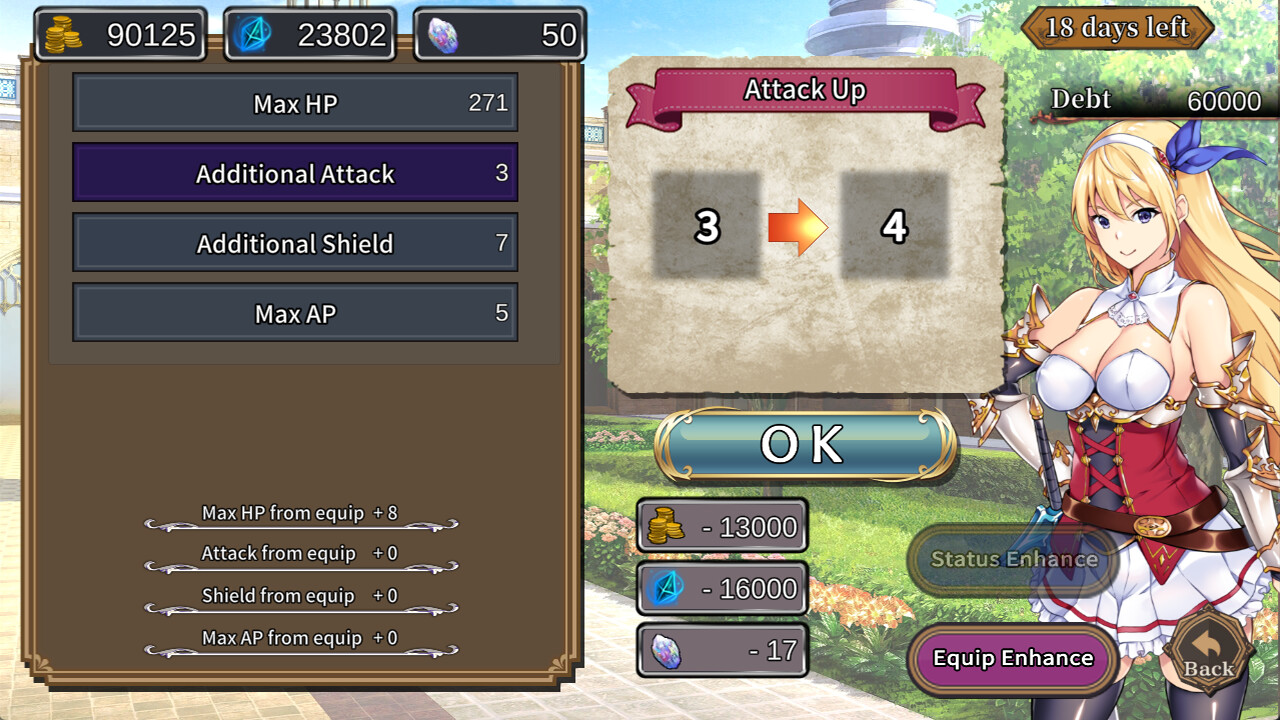Confirm the Attack Up upgrade with OK
The image size is (1280, 720).
pyautogui.click(x=806, y=443)
